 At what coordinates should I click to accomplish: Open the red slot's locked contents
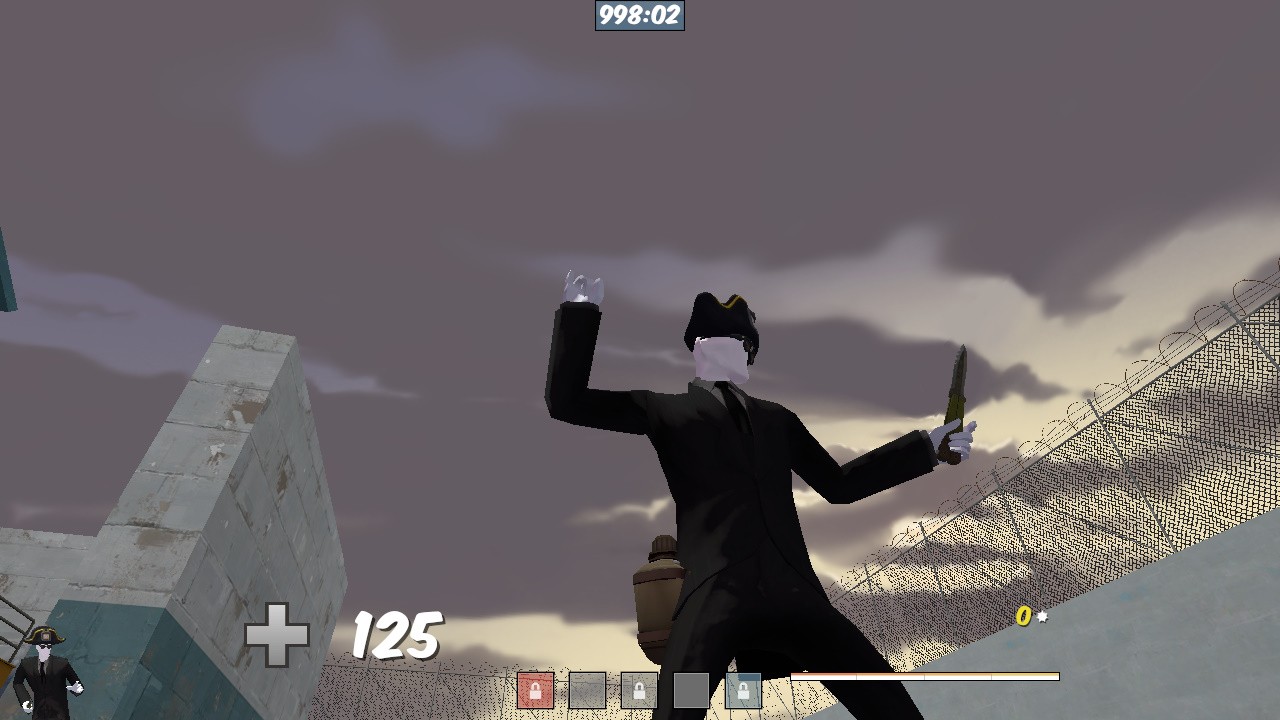click(536, 690)
